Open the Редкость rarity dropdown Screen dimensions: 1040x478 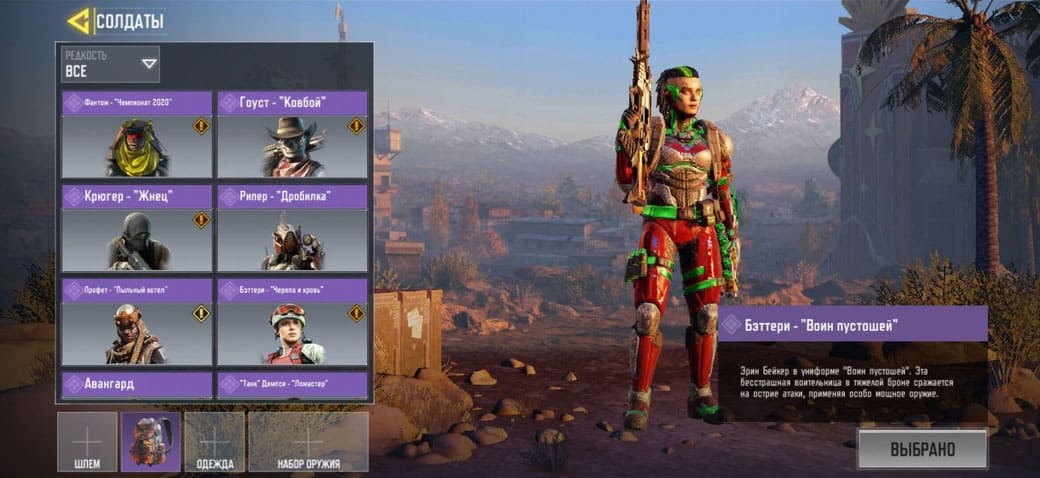coord(110,64)
